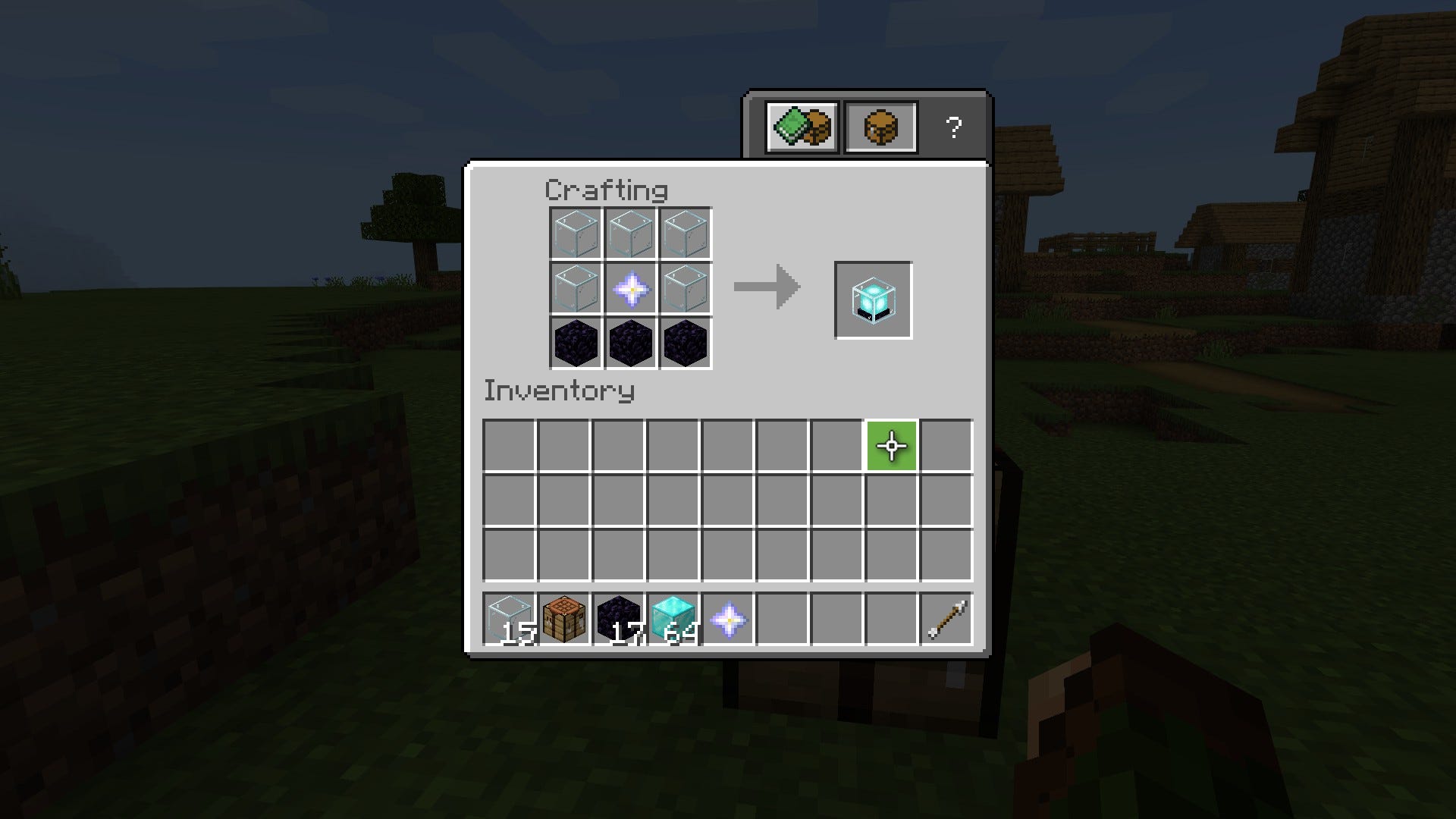Viewport: 1456px width, 819px height.
Task: Click the bottom-middle obsidian crafting slot
Action: pos(630,344)
